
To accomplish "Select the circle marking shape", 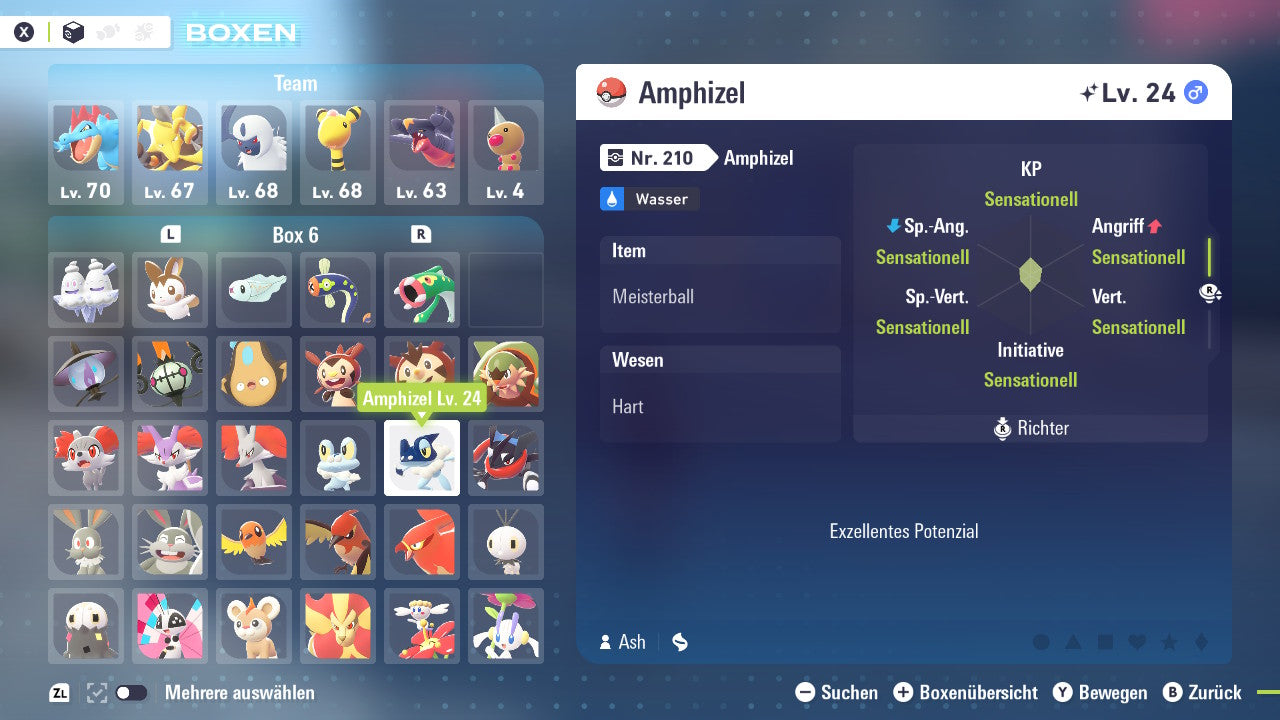I will (1040, 643).
